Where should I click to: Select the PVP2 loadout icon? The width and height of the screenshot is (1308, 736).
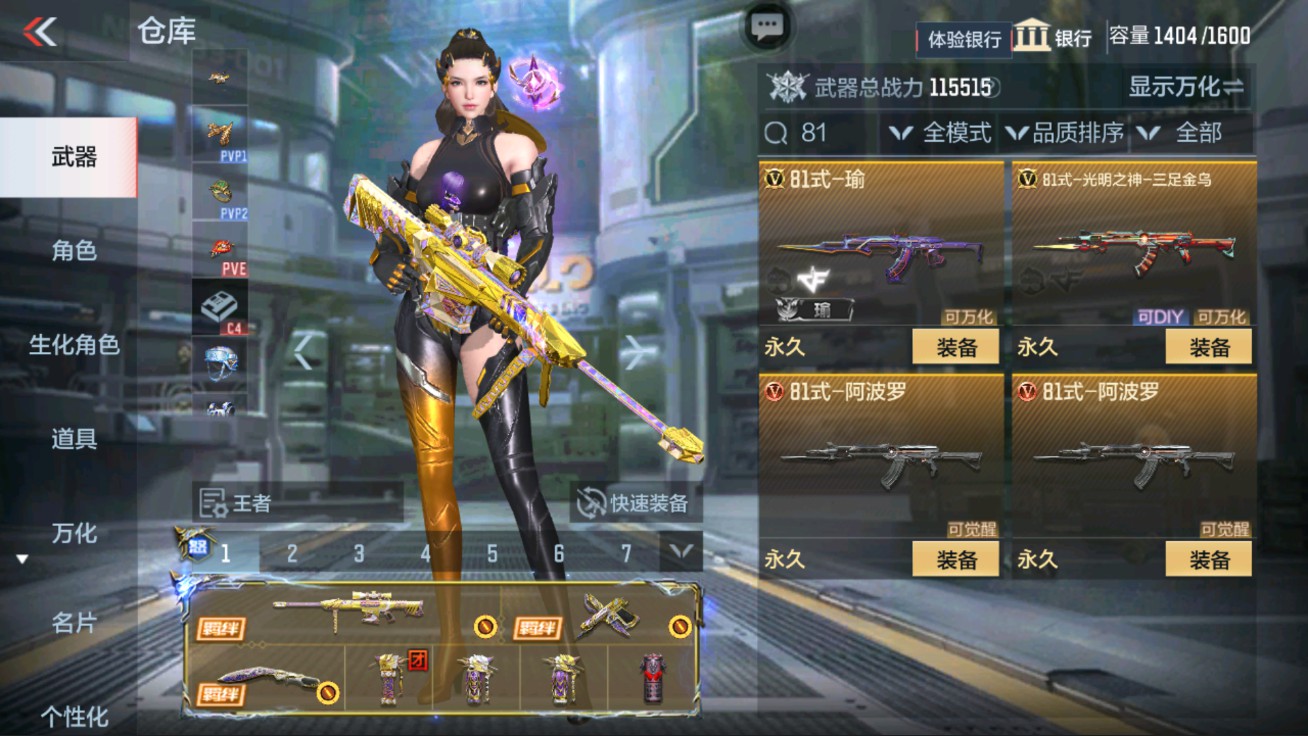pos(220,192)
